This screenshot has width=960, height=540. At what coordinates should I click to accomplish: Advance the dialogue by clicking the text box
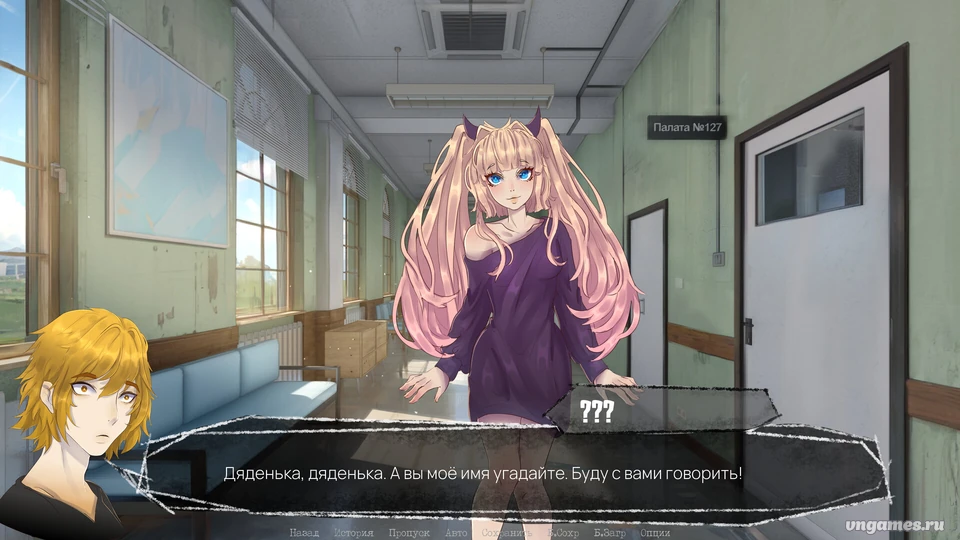(x=500, y=472)
